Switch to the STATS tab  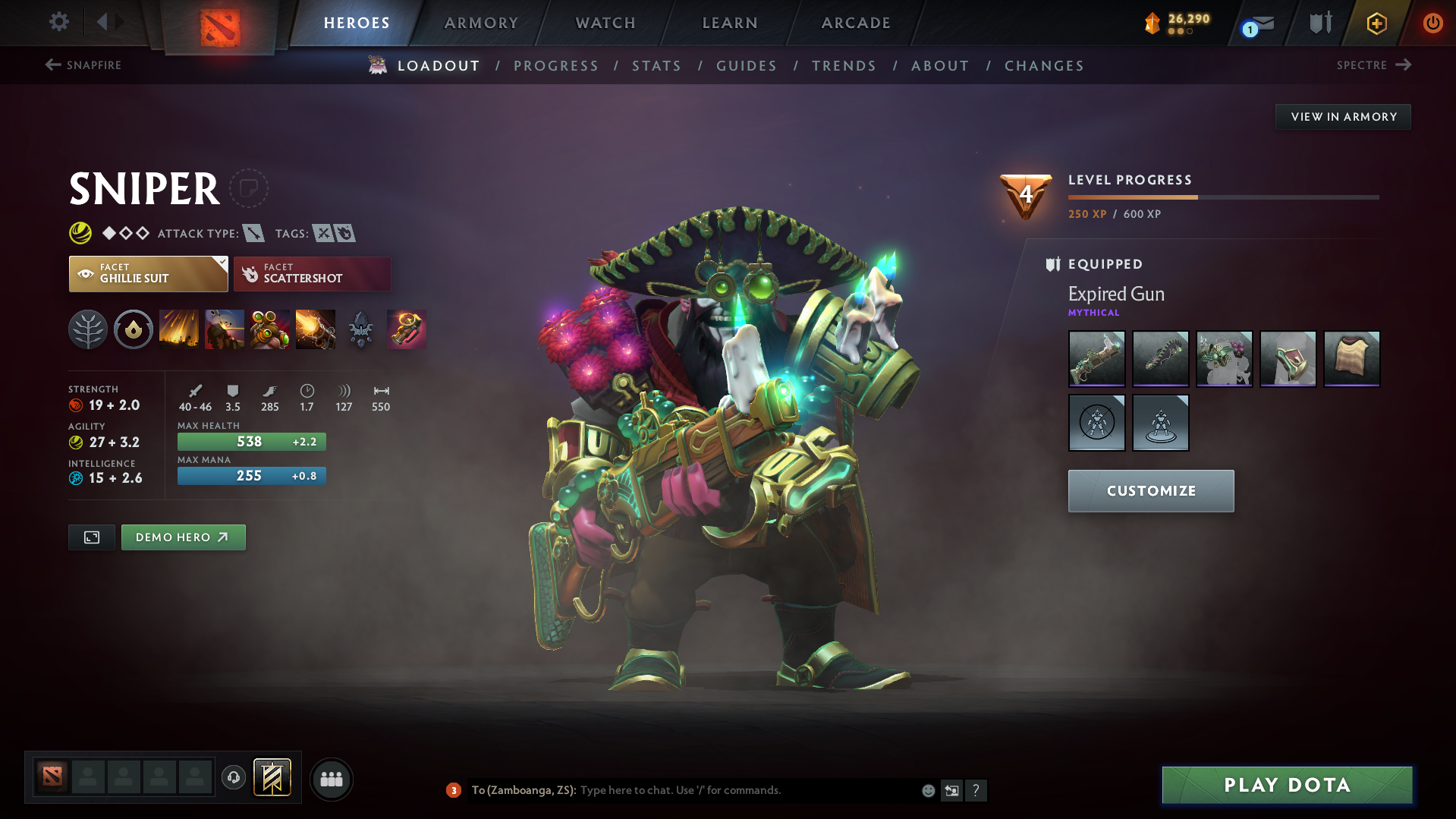pyautogui.click(x=656, y=66)
